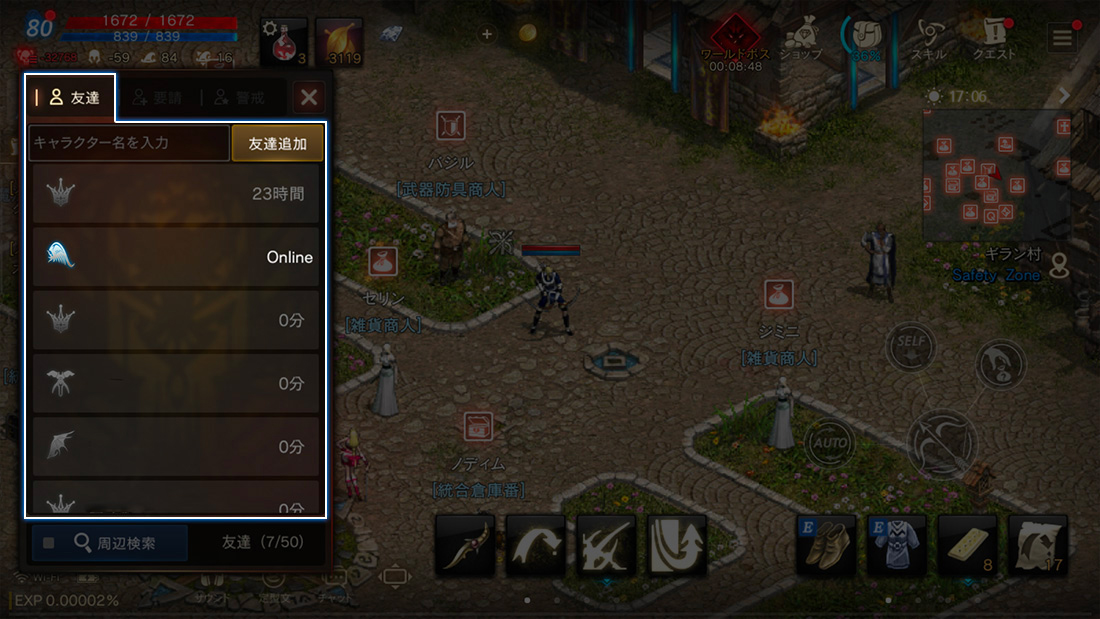Open the ショップ shop
Screen dimensions: 1100x619
pos(801,40)
